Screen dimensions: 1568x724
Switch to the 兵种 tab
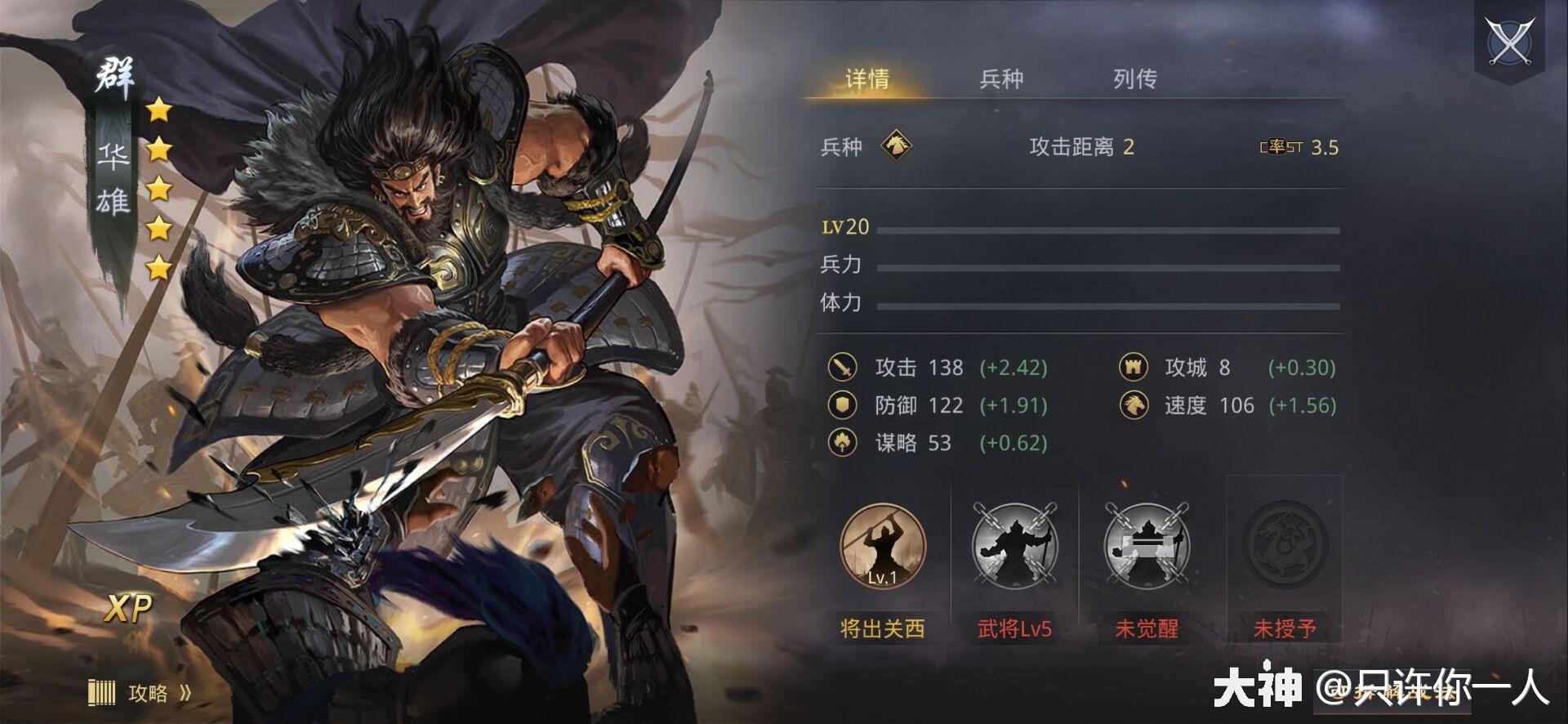(1000, 79)
